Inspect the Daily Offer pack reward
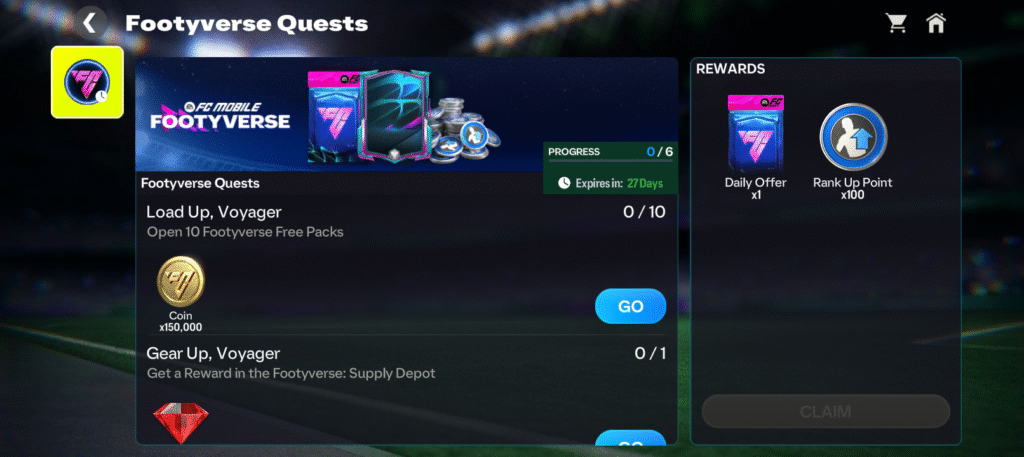Viewport: 1024px width, 457px height. coord(755,133)
